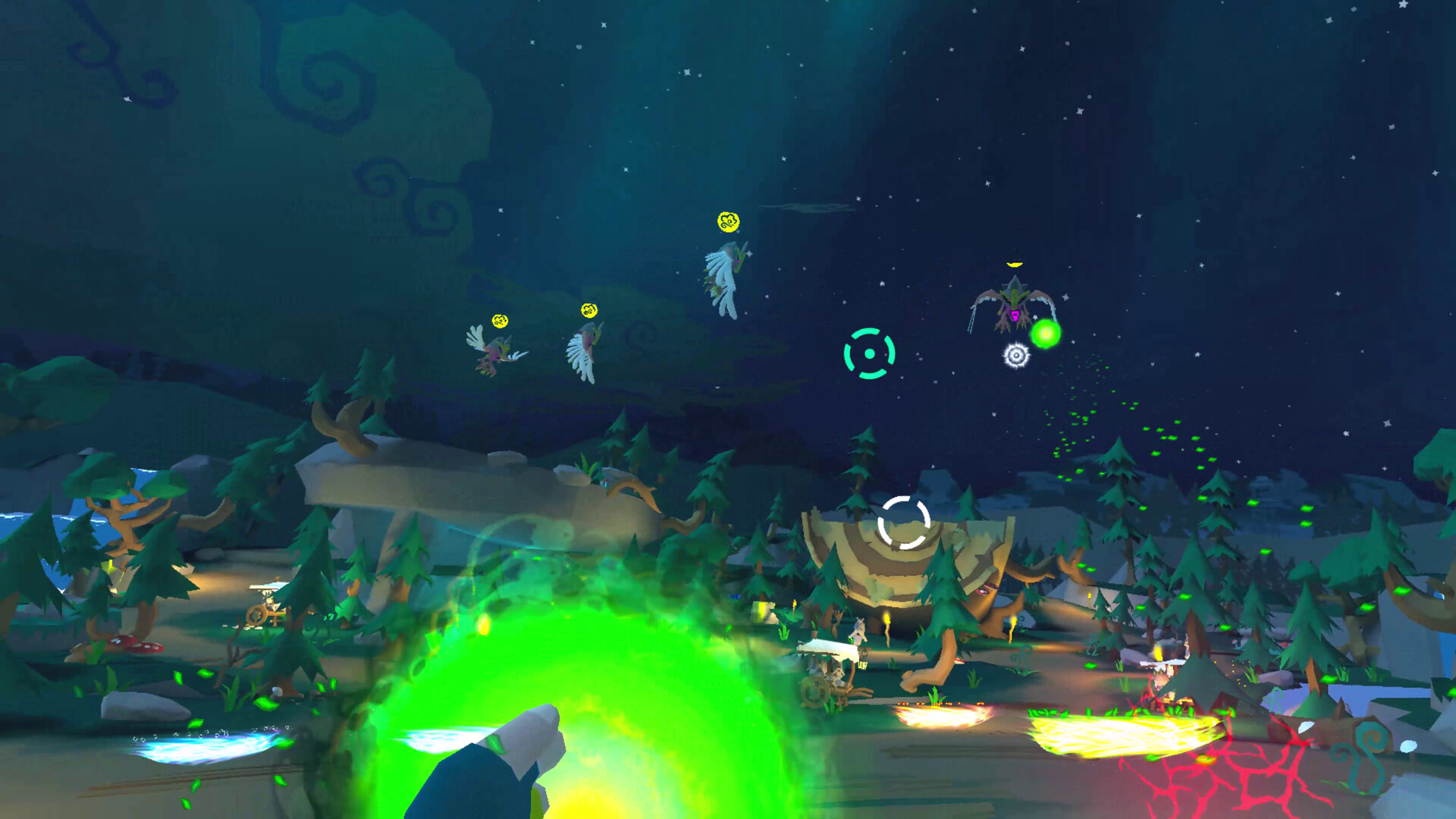Click the wind emblem over the middle white-winged bird
1456x819 pixels.
click(x=588, y=312)
